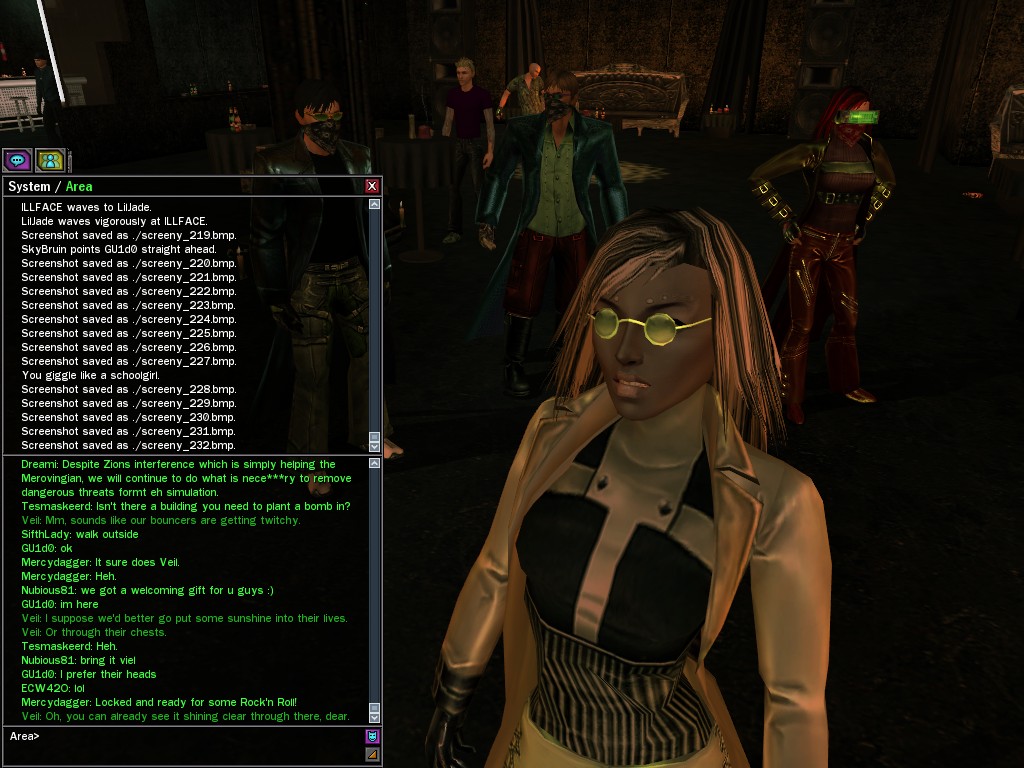Select the System tab in chat title
This screenshot has height=768, width=1024.
click(x=28, y=186)
